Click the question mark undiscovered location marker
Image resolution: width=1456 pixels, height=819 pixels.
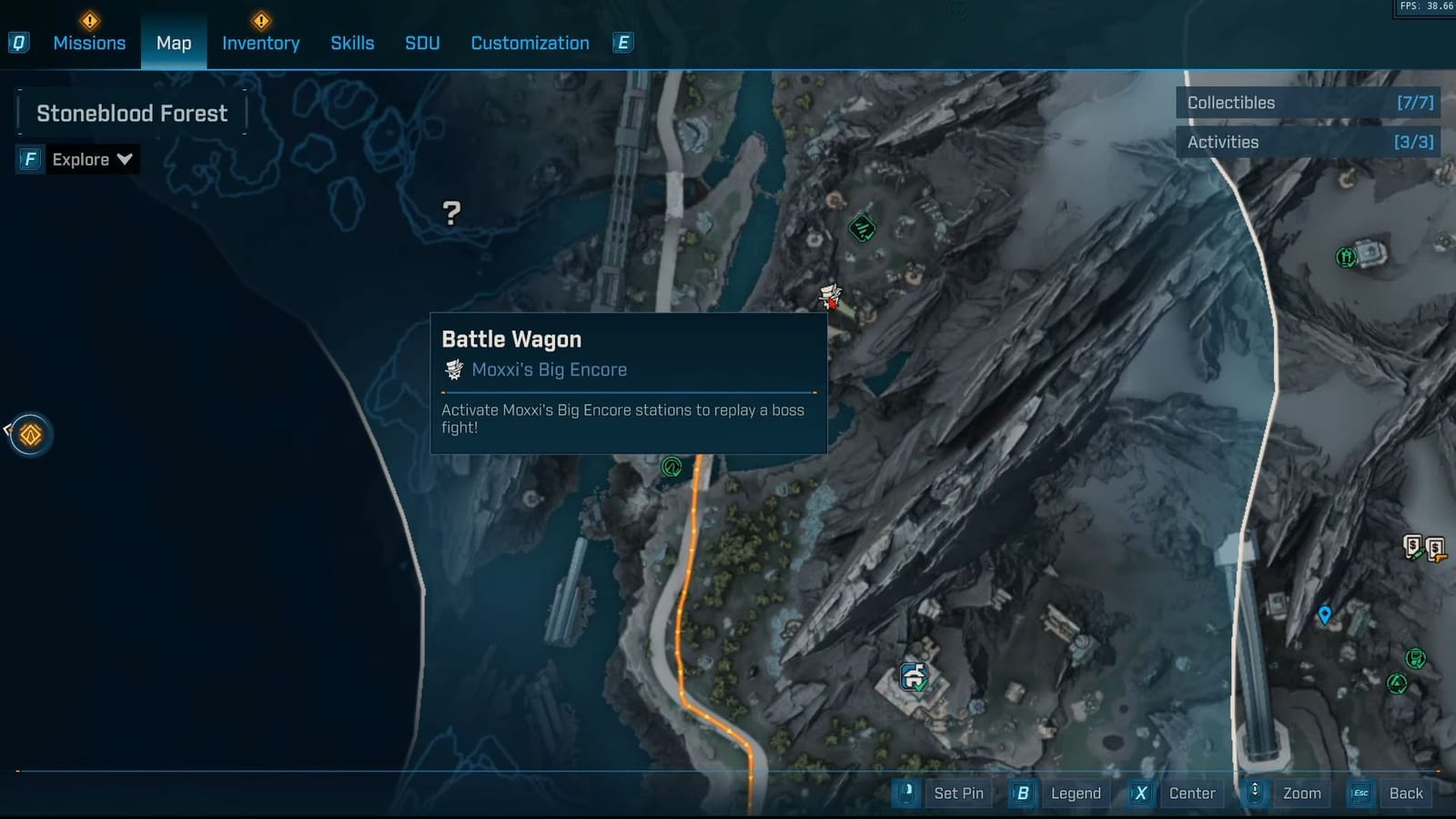450,214
